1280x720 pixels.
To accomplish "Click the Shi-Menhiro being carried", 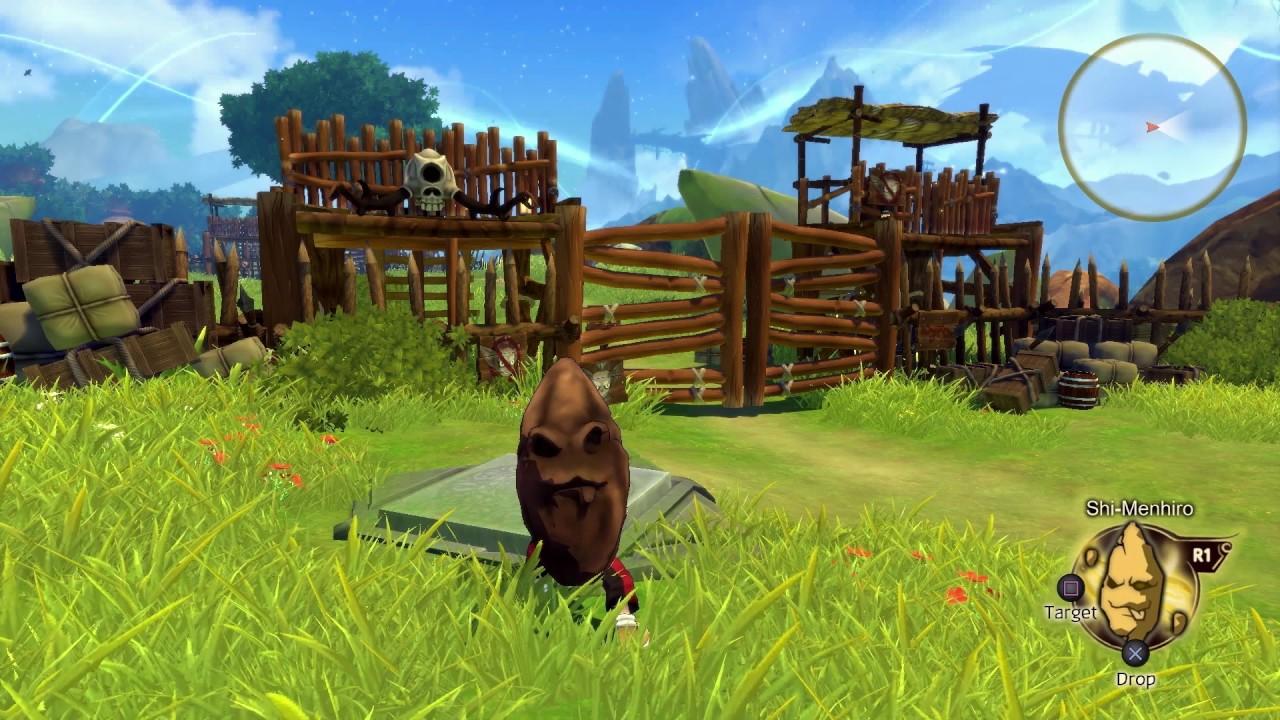I will tap(575, 480).
